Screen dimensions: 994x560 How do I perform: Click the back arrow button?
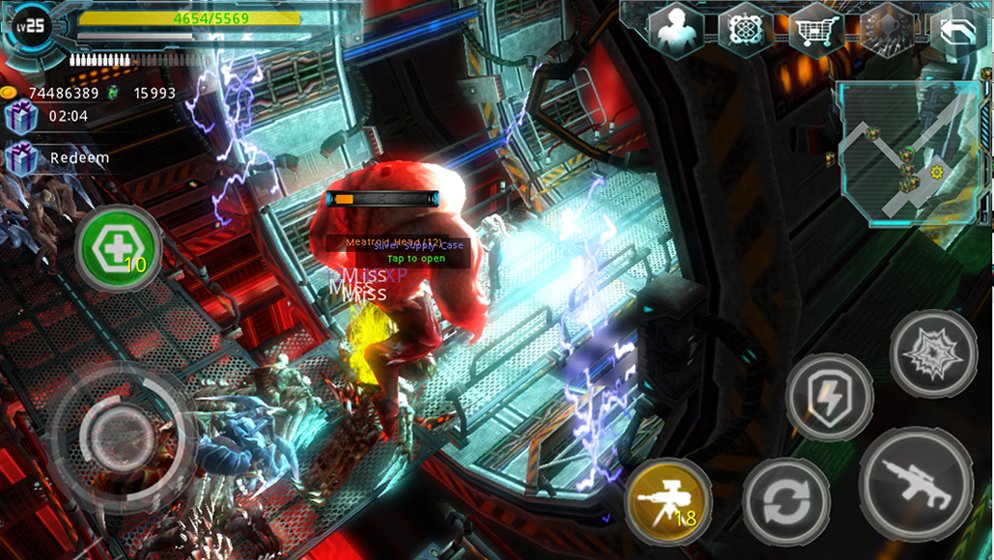click(x=957, y=30)
